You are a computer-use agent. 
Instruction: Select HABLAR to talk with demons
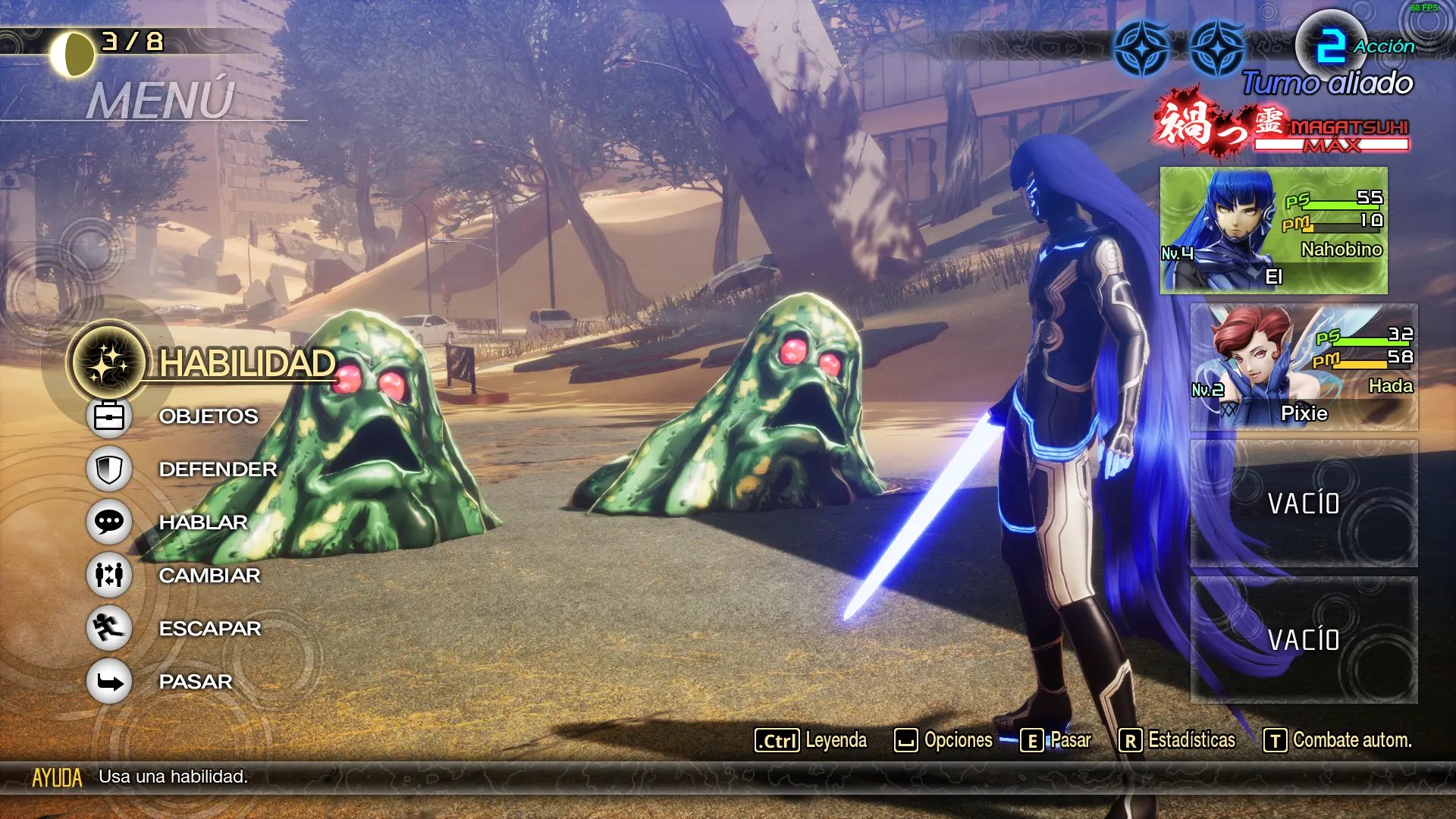click(202, 522)
